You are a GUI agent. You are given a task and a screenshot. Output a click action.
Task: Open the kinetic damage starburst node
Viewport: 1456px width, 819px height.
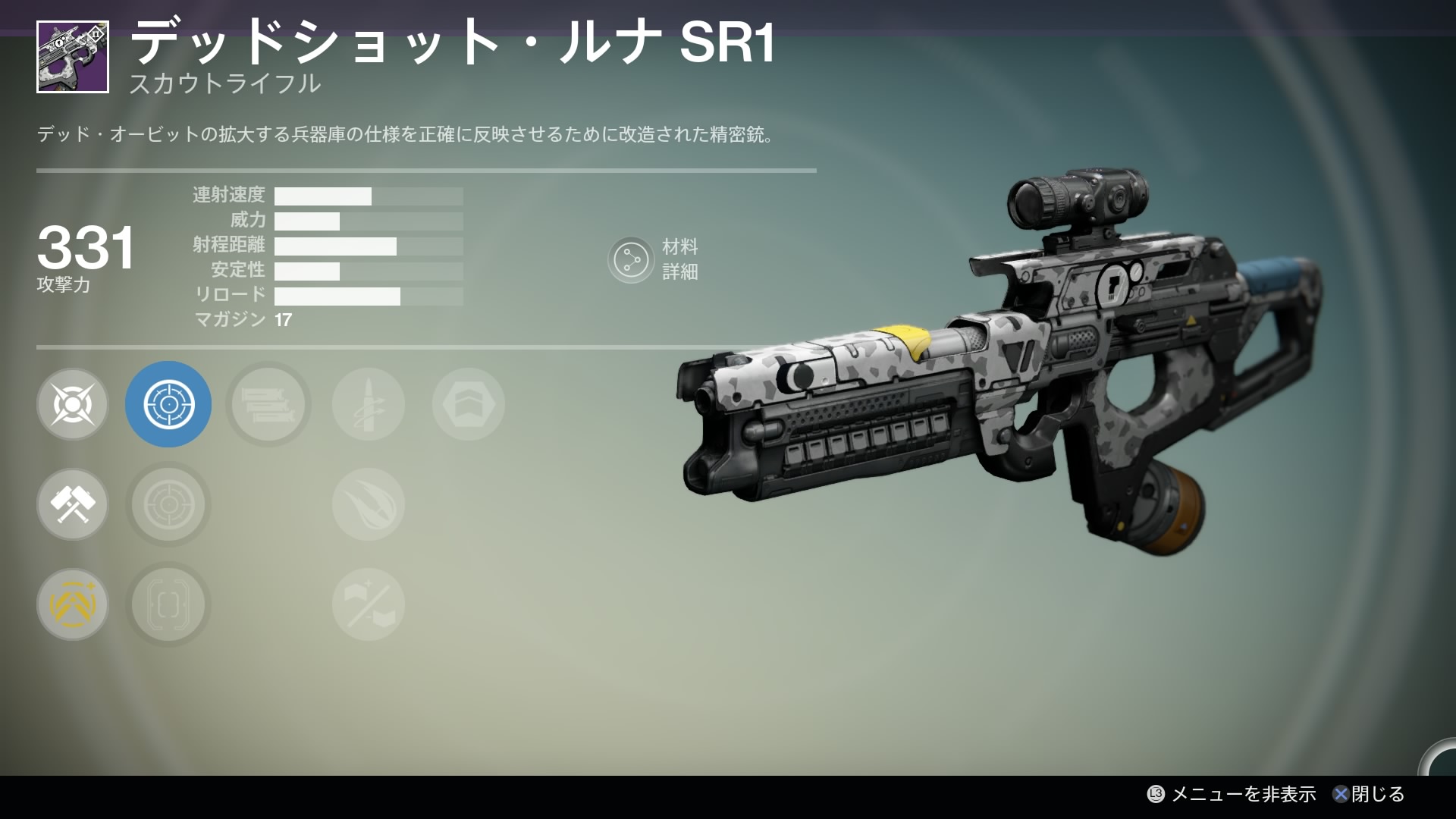(x=73, y=404)
